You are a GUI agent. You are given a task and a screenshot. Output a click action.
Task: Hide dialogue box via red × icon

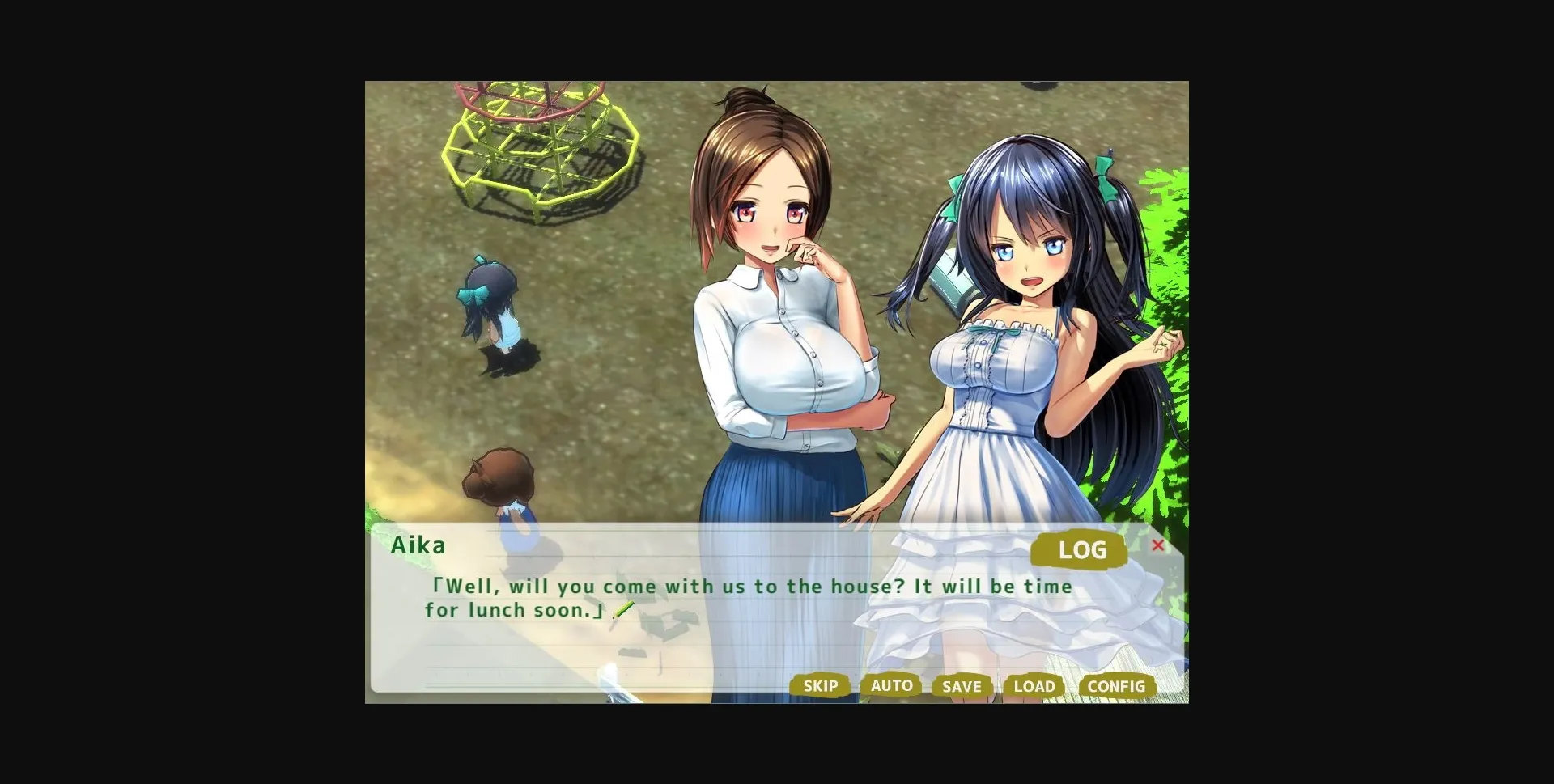[x=1159, y=546]
